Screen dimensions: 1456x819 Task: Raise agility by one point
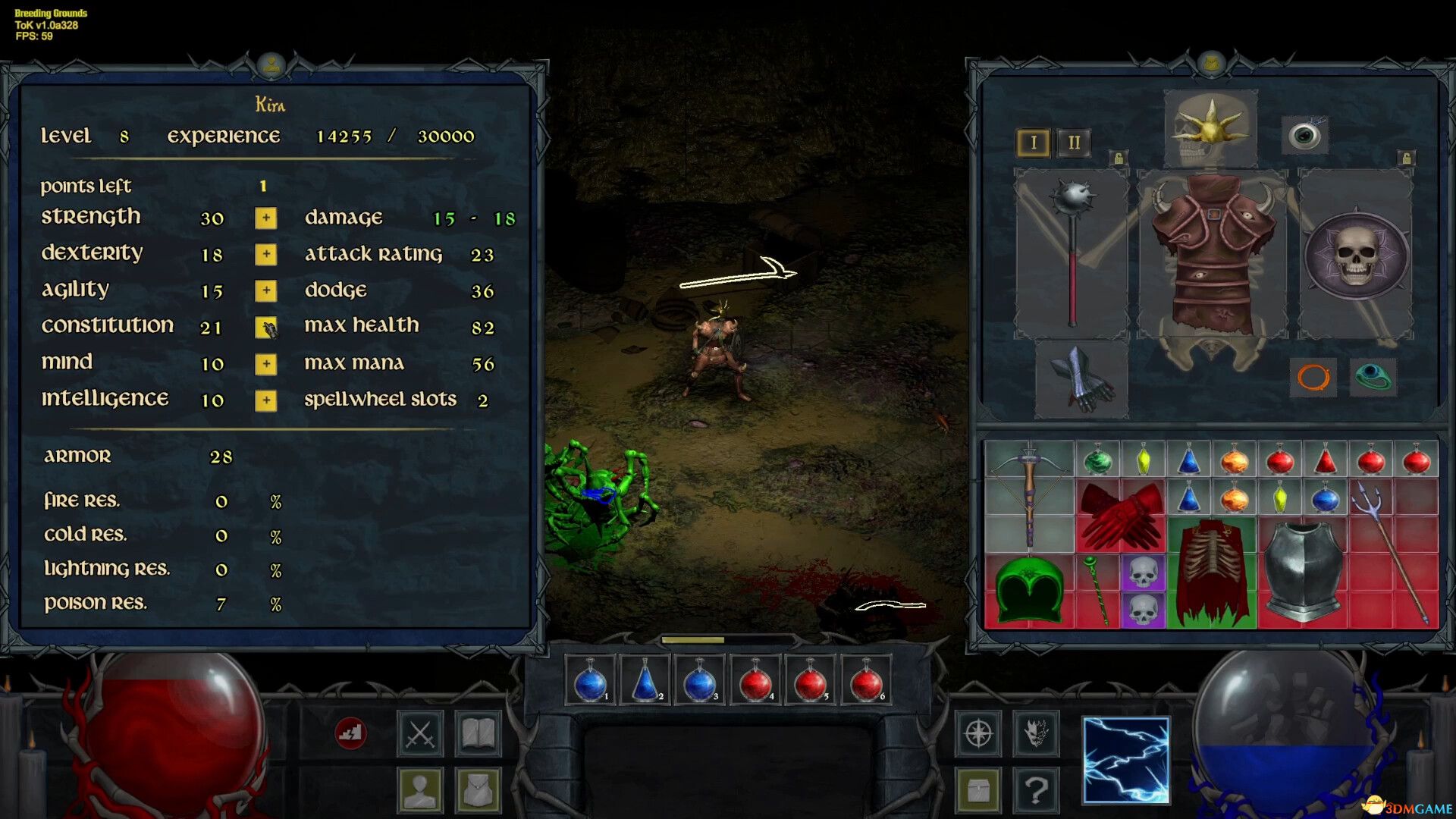pos(265,291)
